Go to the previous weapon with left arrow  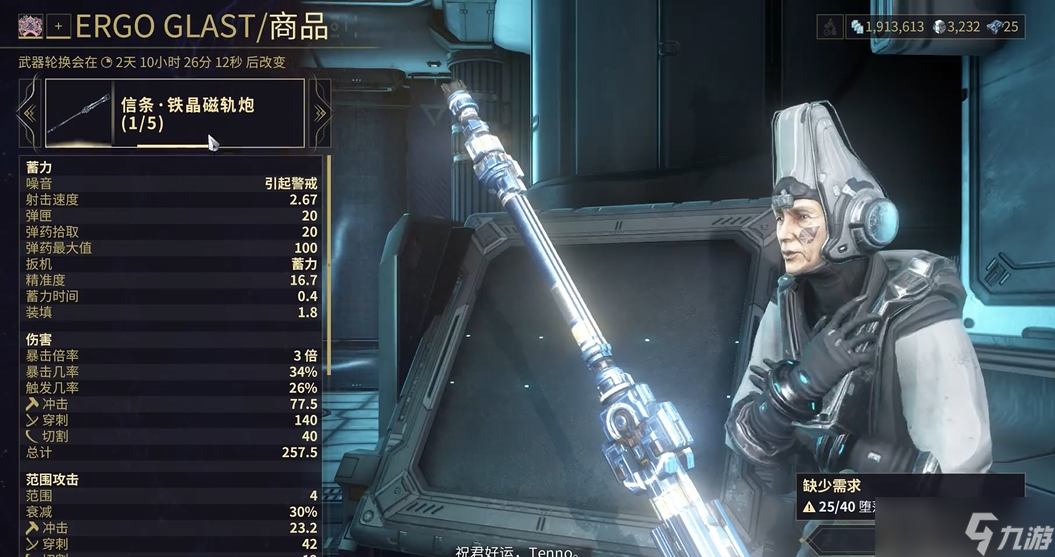click(28, 113)
